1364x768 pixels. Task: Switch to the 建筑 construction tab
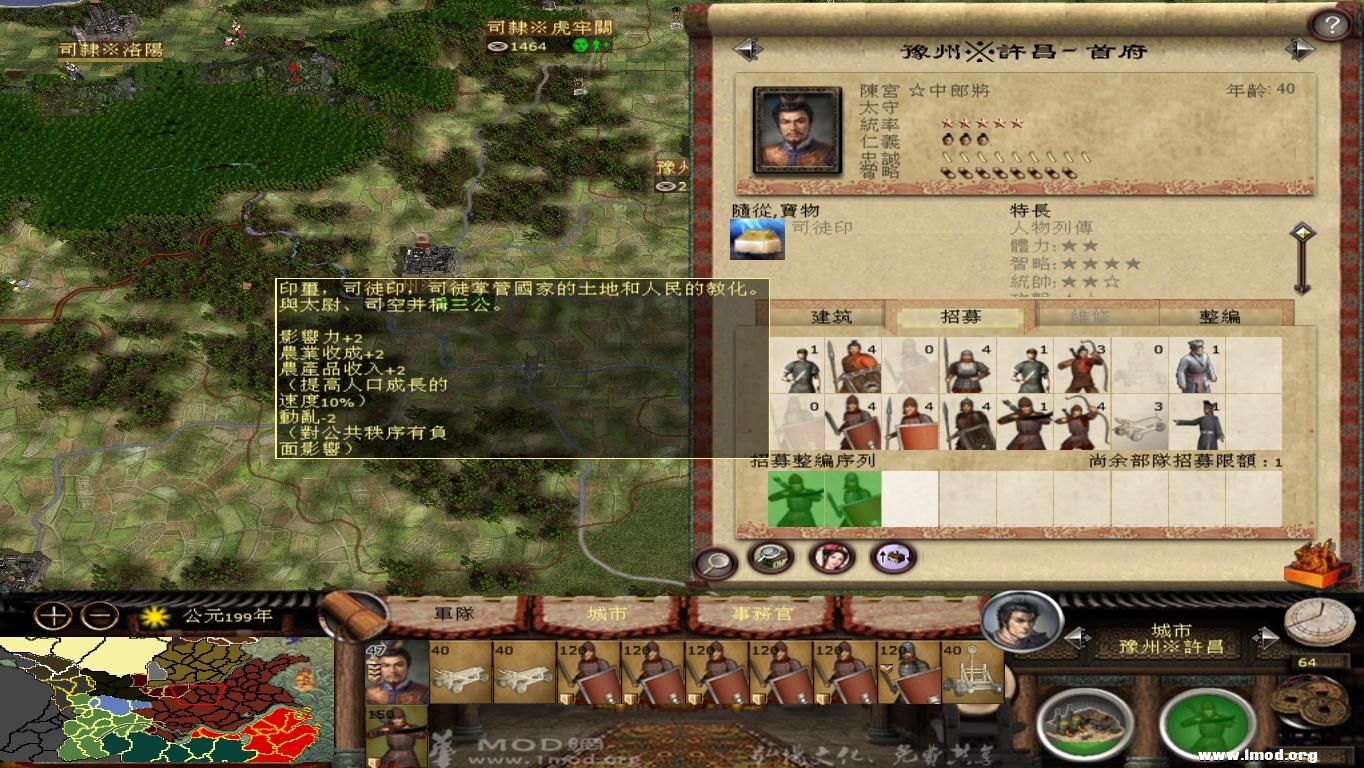pos(830,316)
